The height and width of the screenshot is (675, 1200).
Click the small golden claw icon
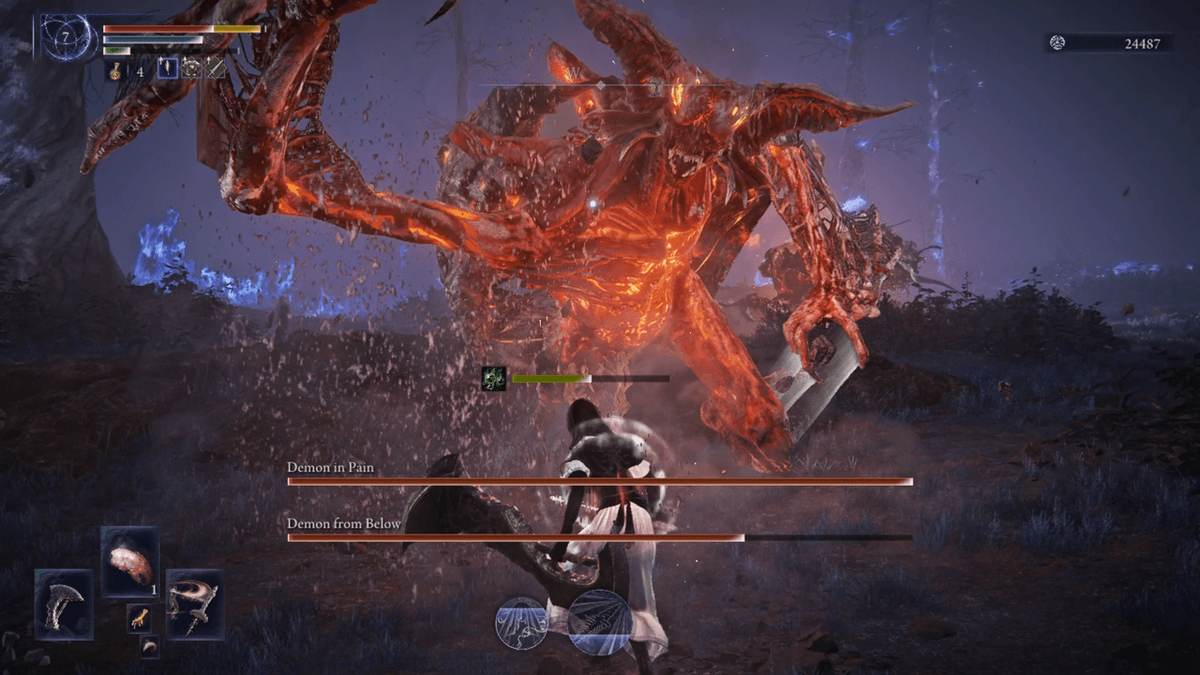(139, 619)
